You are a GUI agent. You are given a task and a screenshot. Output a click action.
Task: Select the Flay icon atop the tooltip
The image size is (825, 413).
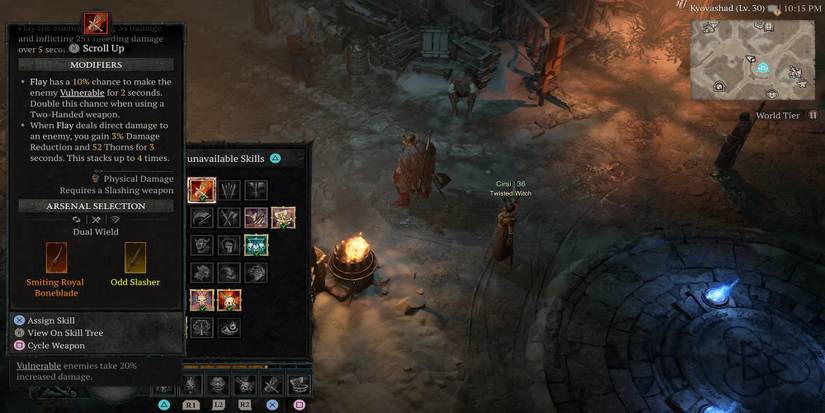(x=96, y=22)
